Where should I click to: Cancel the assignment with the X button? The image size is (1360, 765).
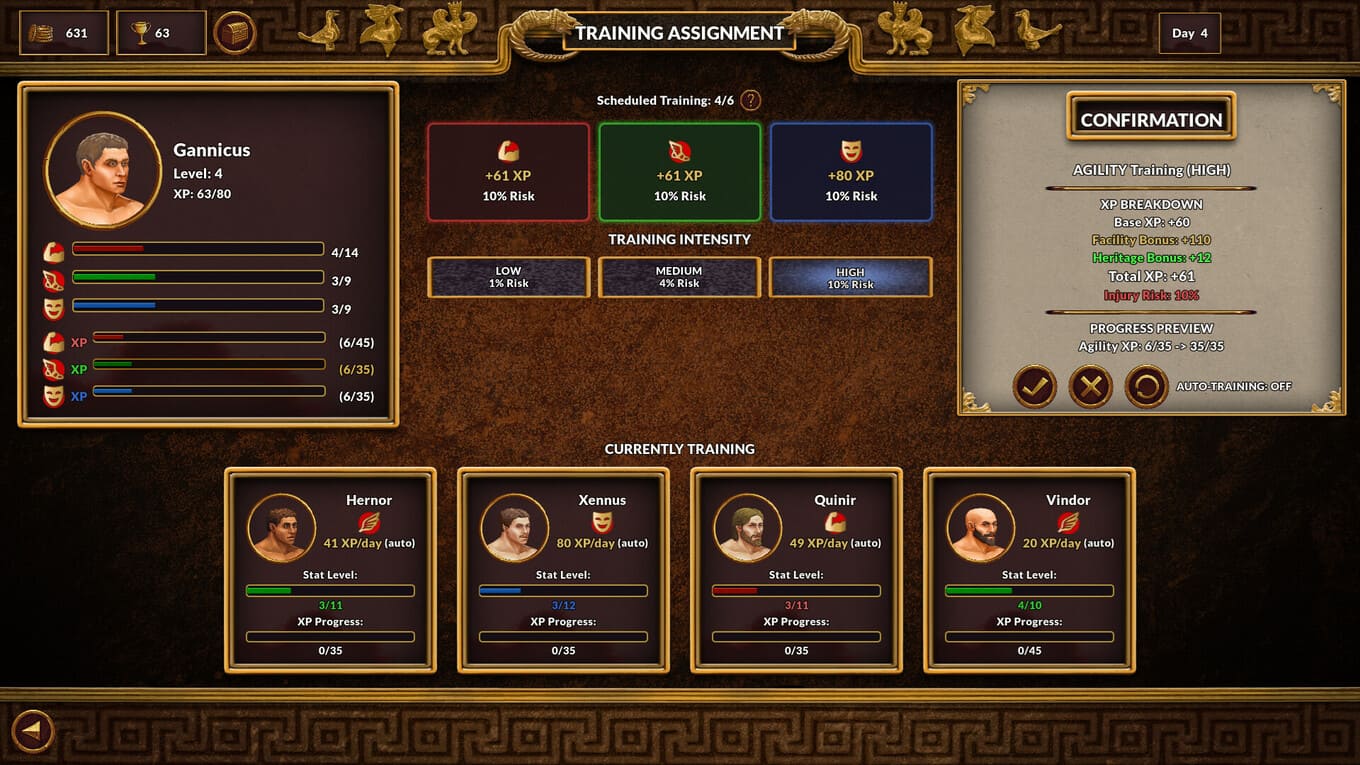[1090, 386]
